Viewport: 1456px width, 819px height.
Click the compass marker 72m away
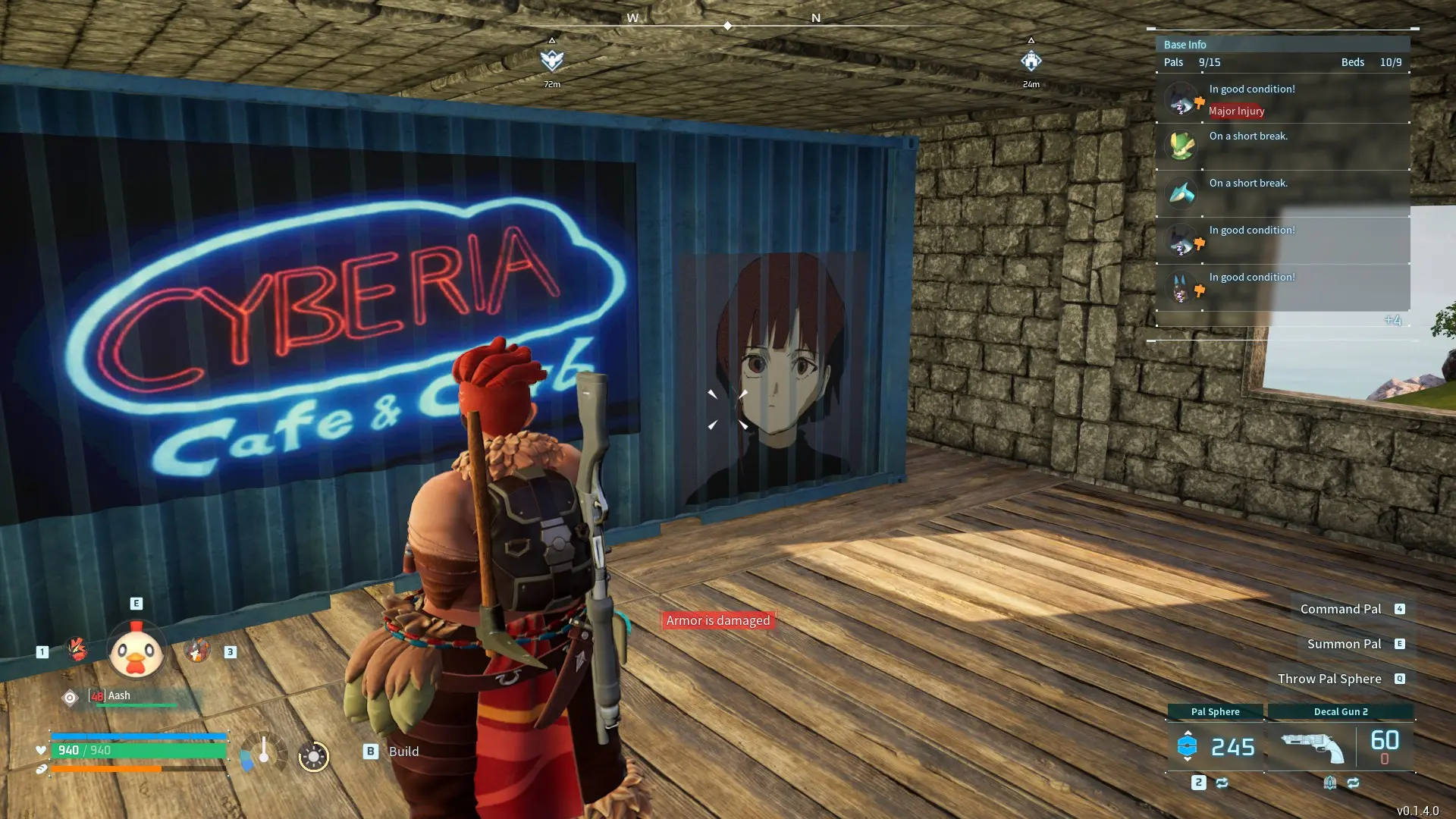(552, 60)
